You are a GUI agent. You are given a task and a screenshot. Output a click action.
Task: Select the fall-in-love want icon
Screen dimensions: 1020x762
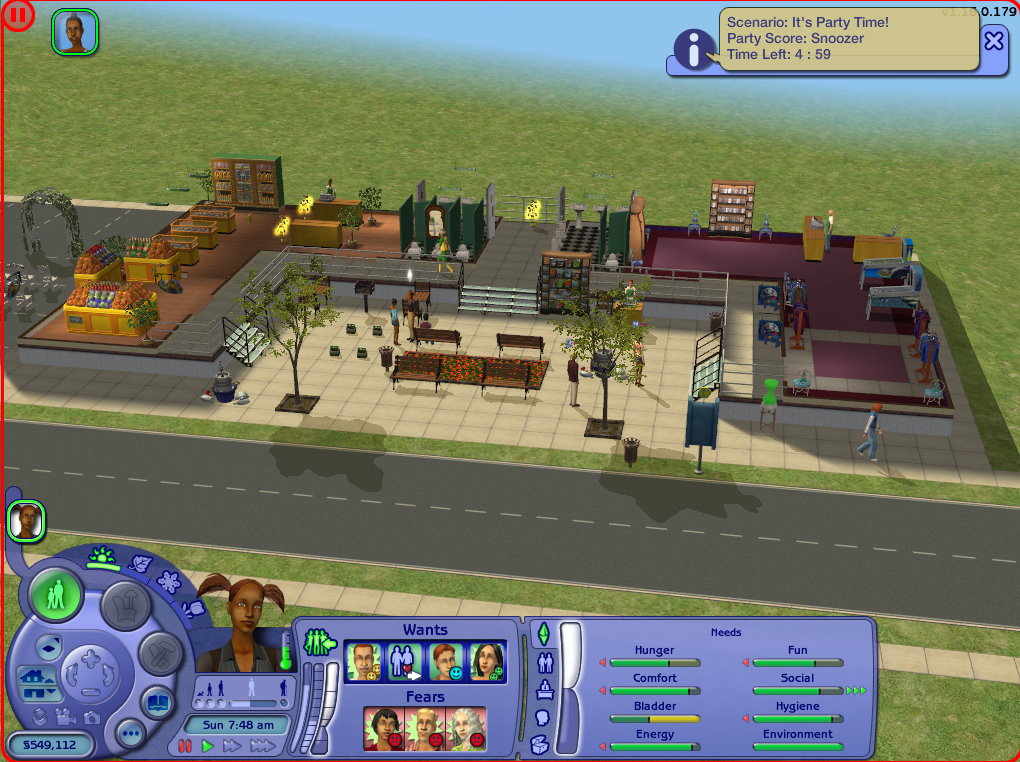point(405,662)
